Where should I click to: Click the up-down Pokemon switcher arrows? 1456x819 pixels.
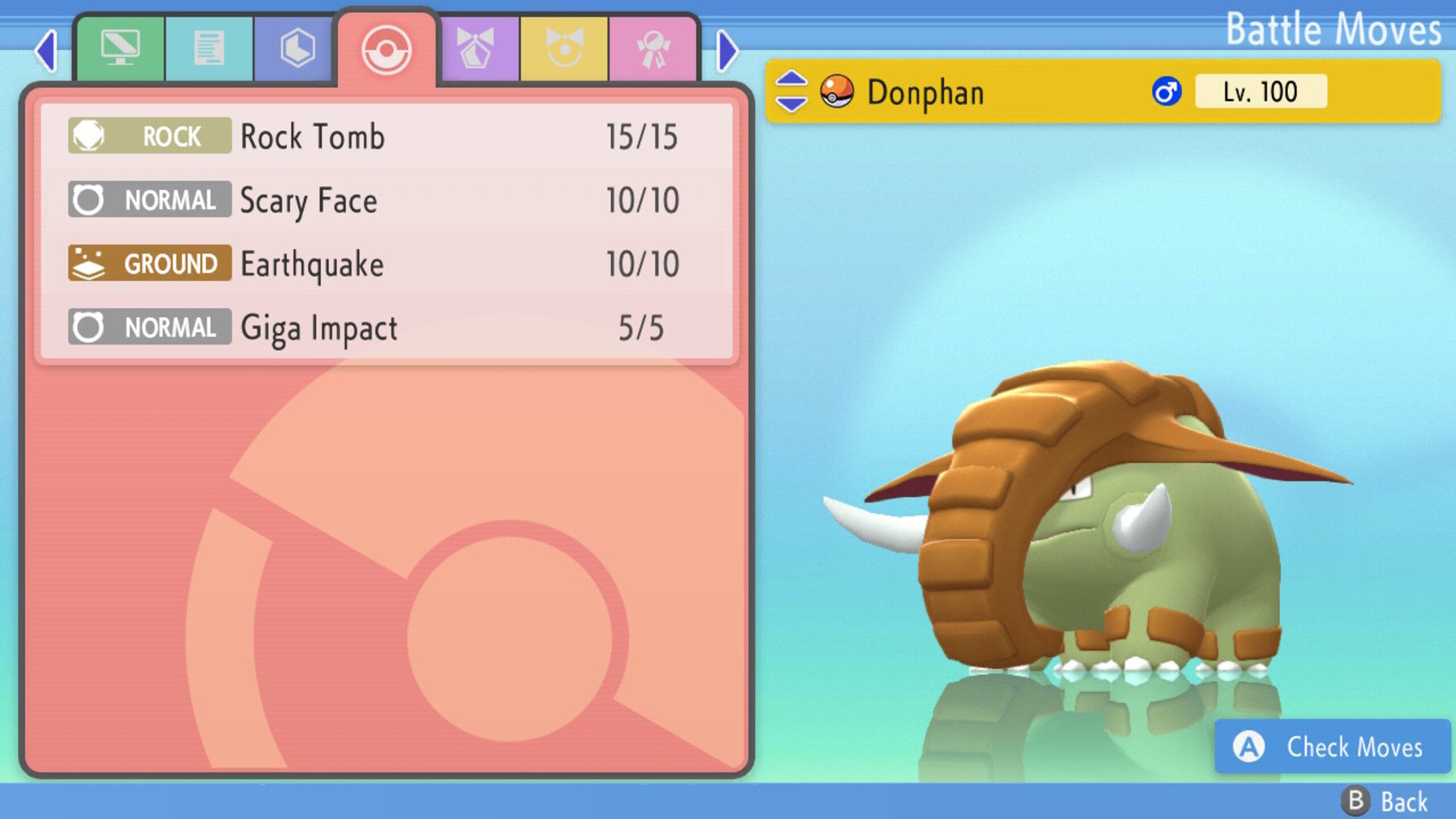coord(791,91)
